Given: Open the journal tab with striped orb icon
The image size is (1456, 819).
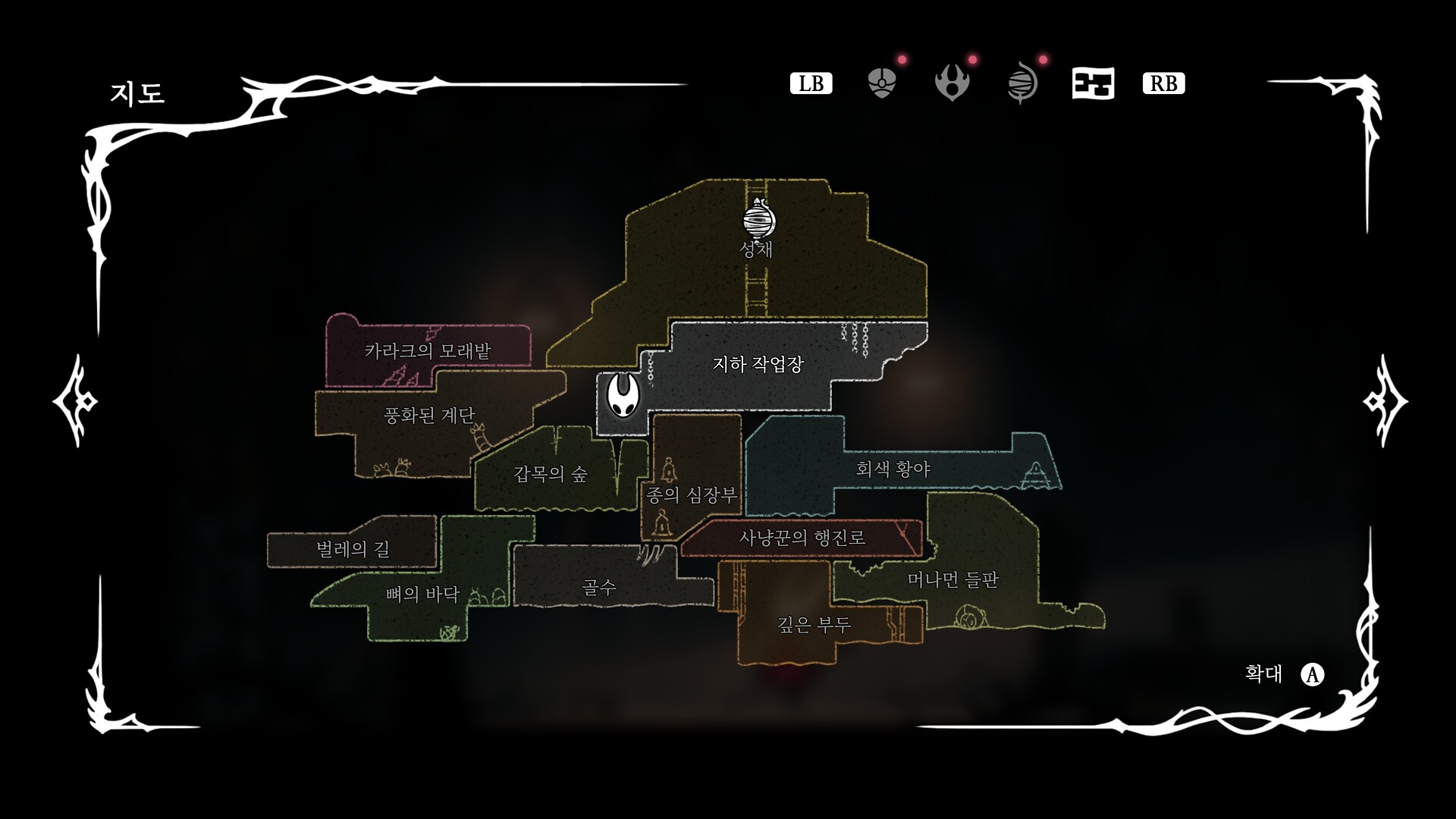Looking at the screenshot, I should pos(1022,83).
